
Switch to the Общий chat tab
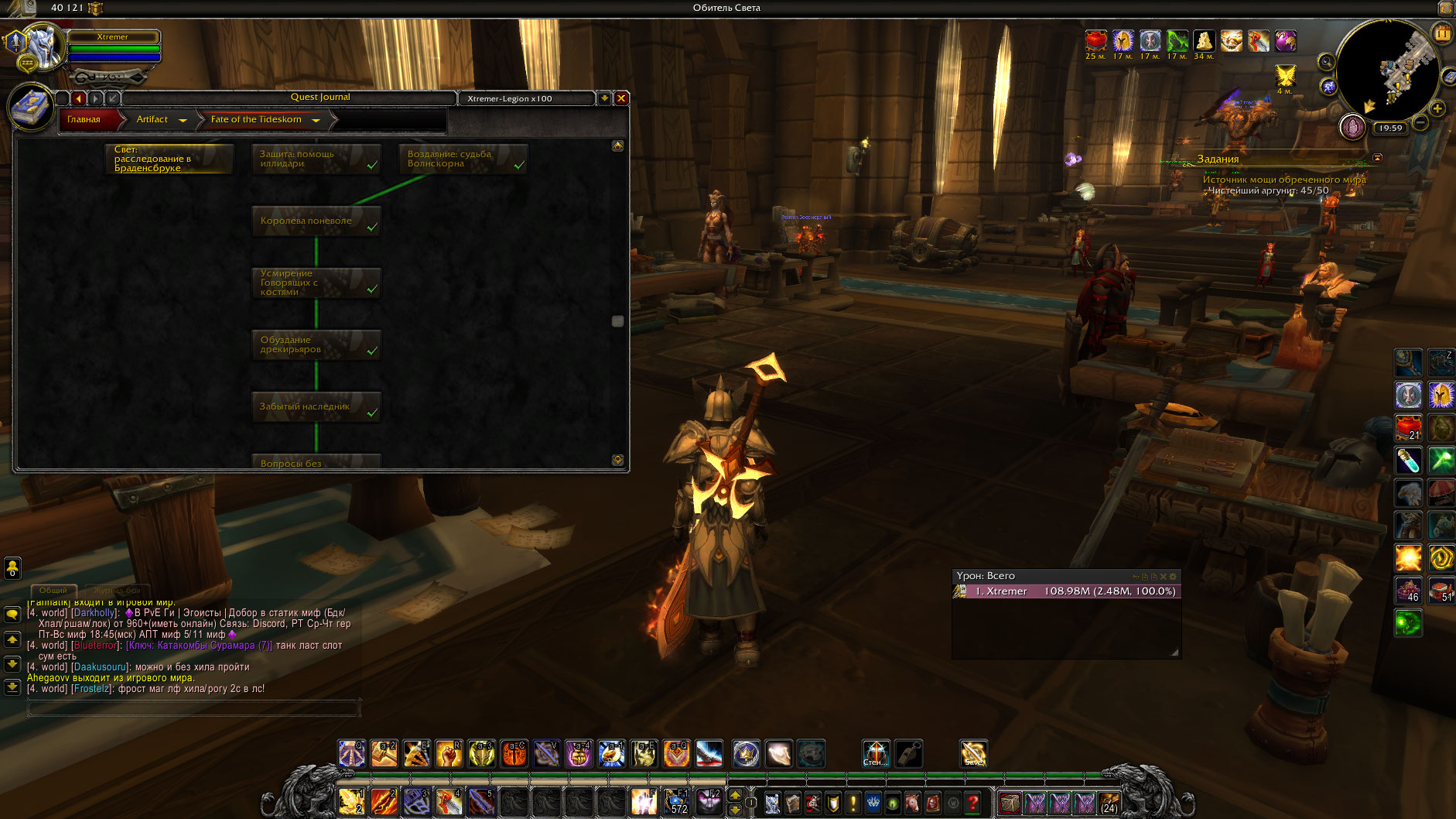pyautogui.click(x=53, y=590)
